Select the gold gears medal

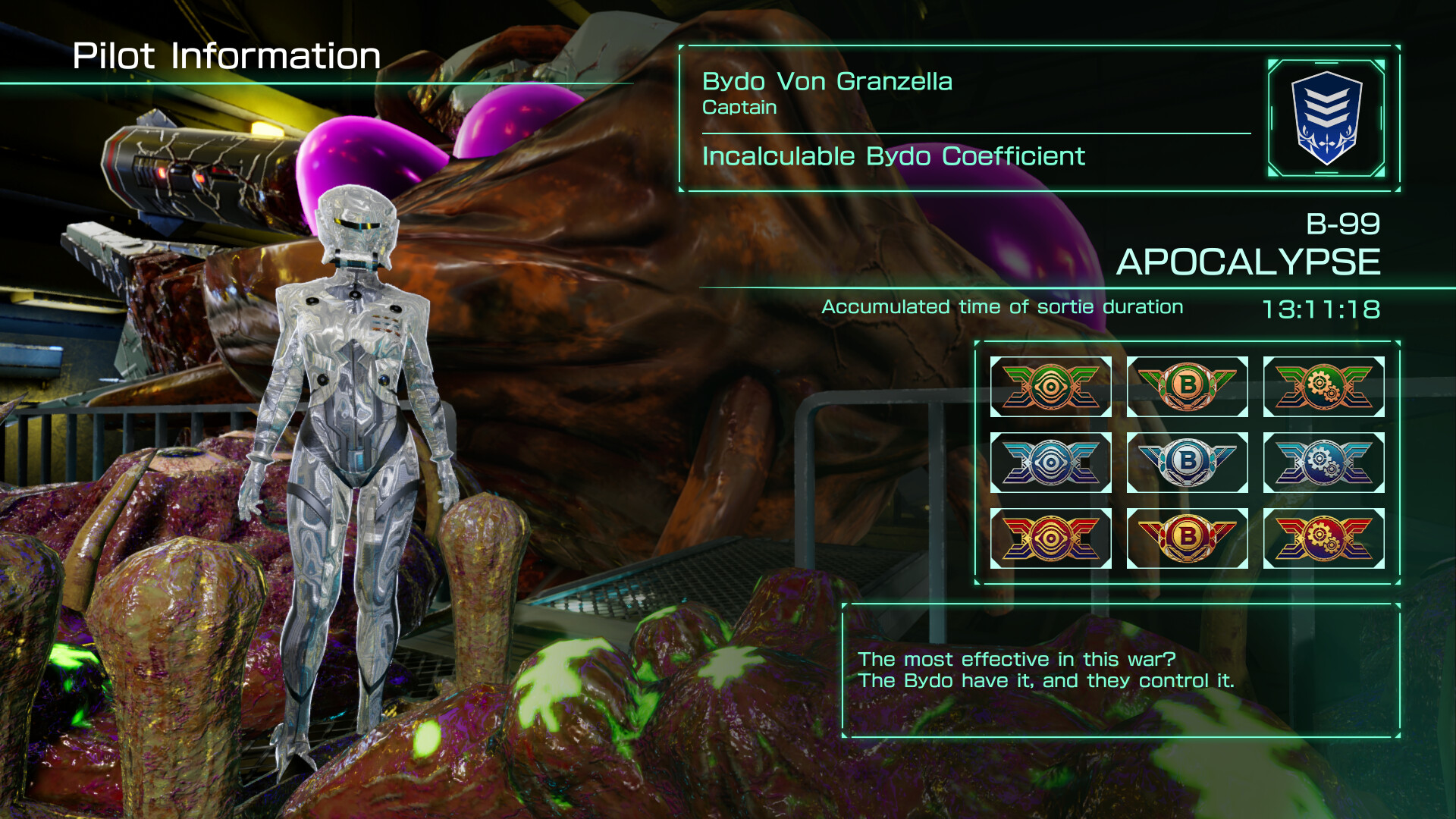pos(1323,538)
